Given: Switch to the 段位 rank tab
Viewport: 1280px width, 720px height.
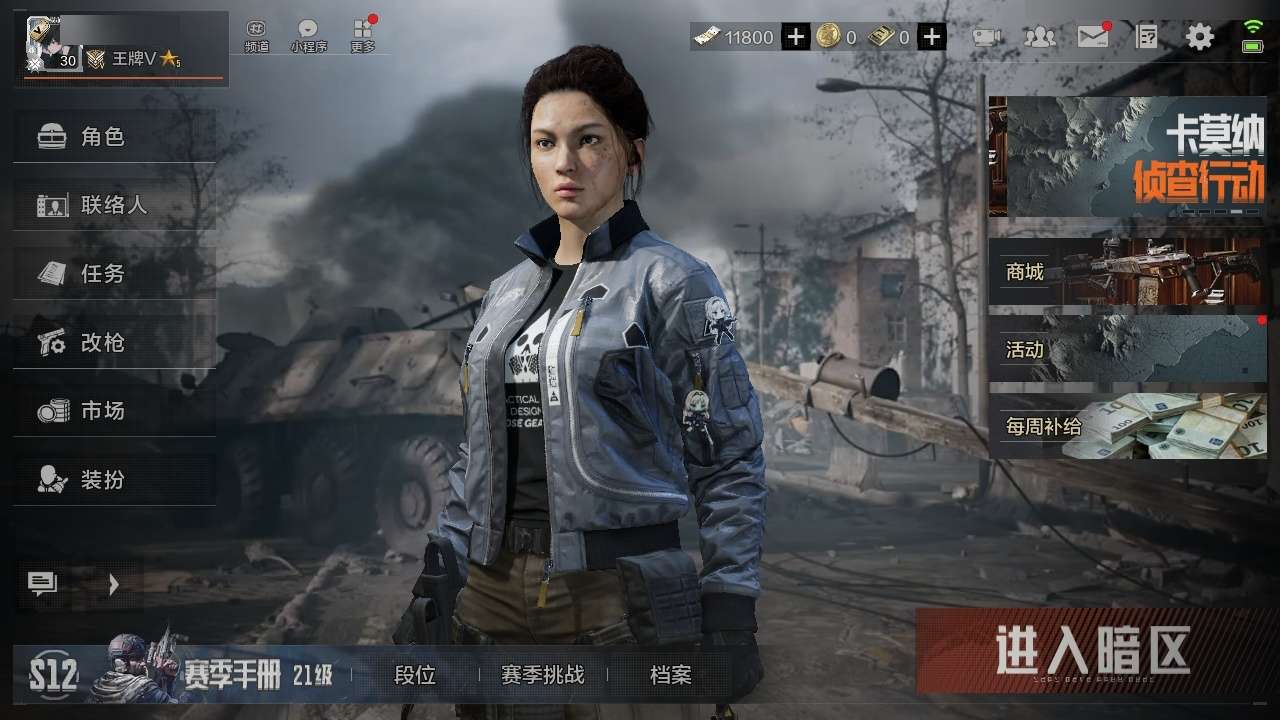Looking at the screenshot, I should point(415,675).
